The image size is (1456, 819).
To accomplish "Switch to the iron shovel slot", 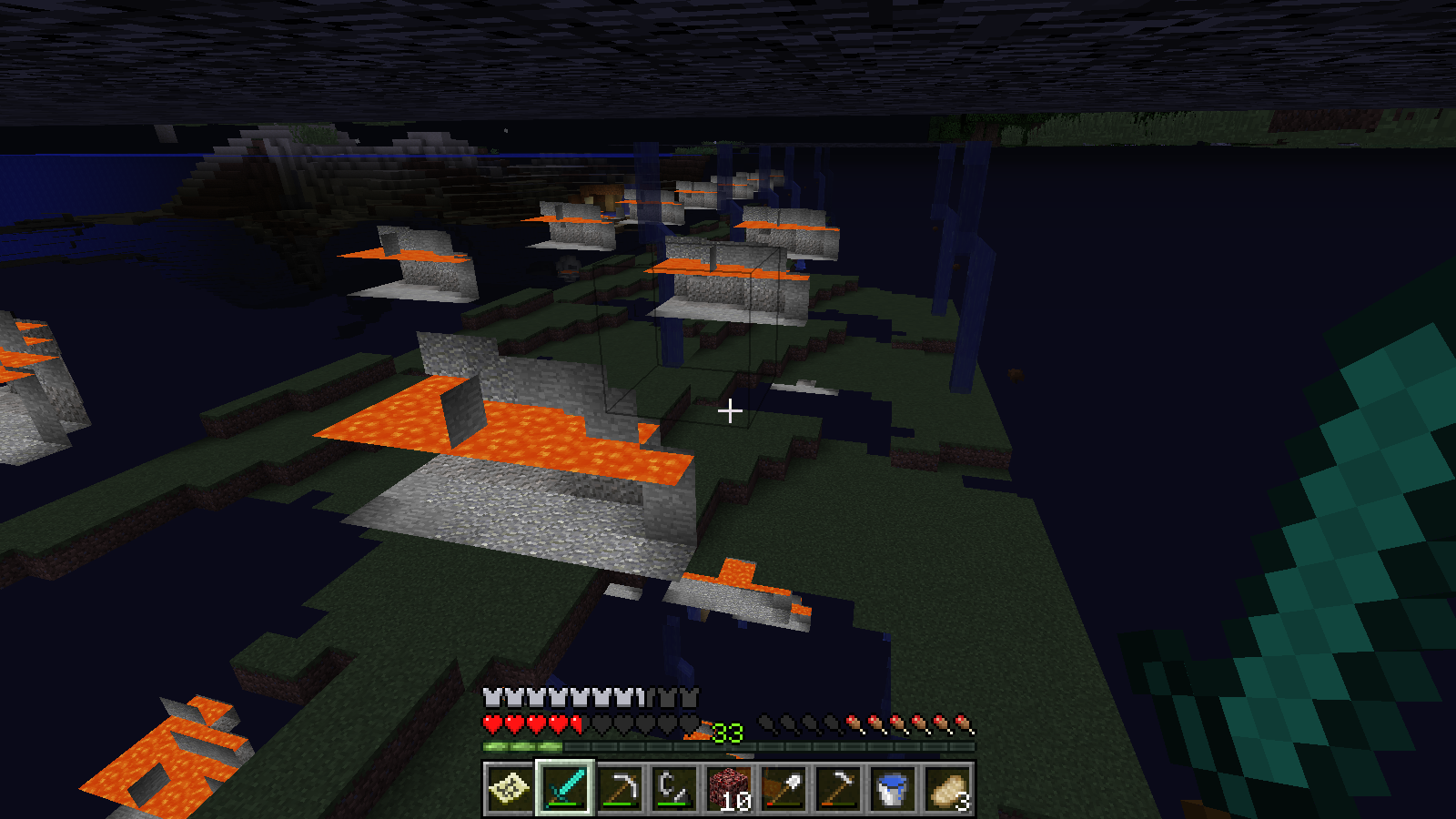I will [783, 788].
